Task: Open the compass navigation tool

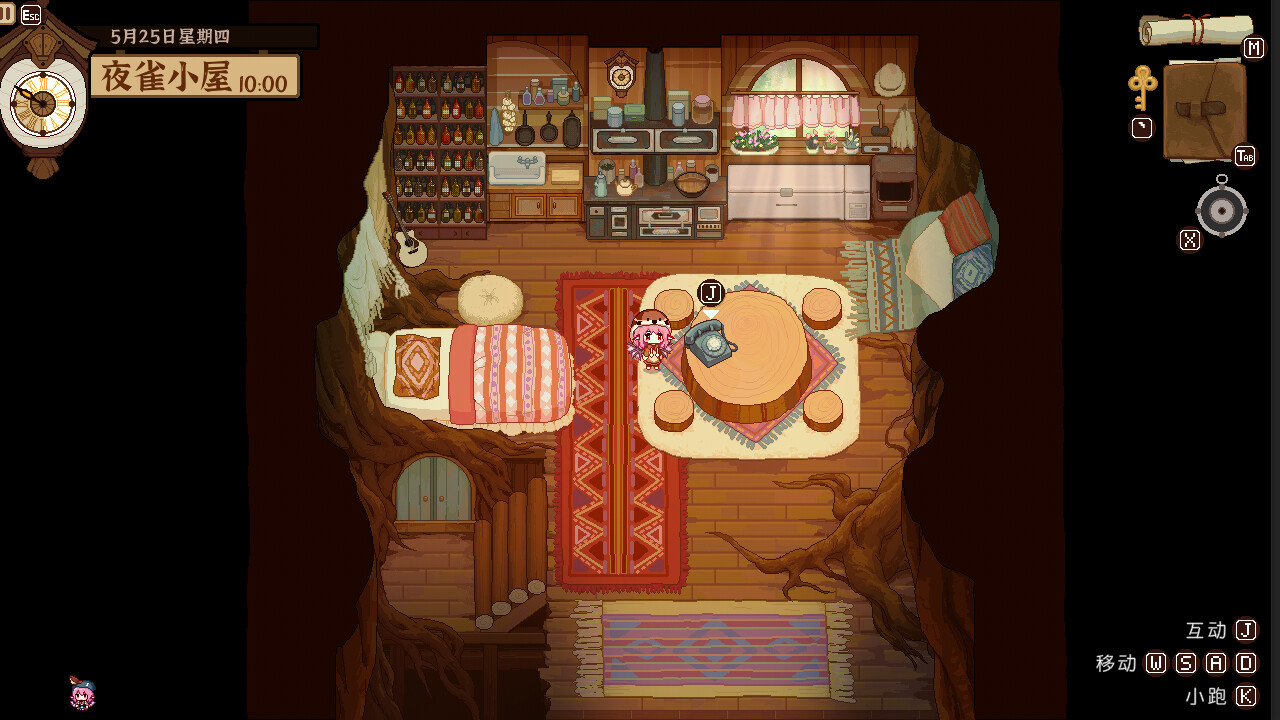Action: pyautogui.click(x=1220, y=210)
